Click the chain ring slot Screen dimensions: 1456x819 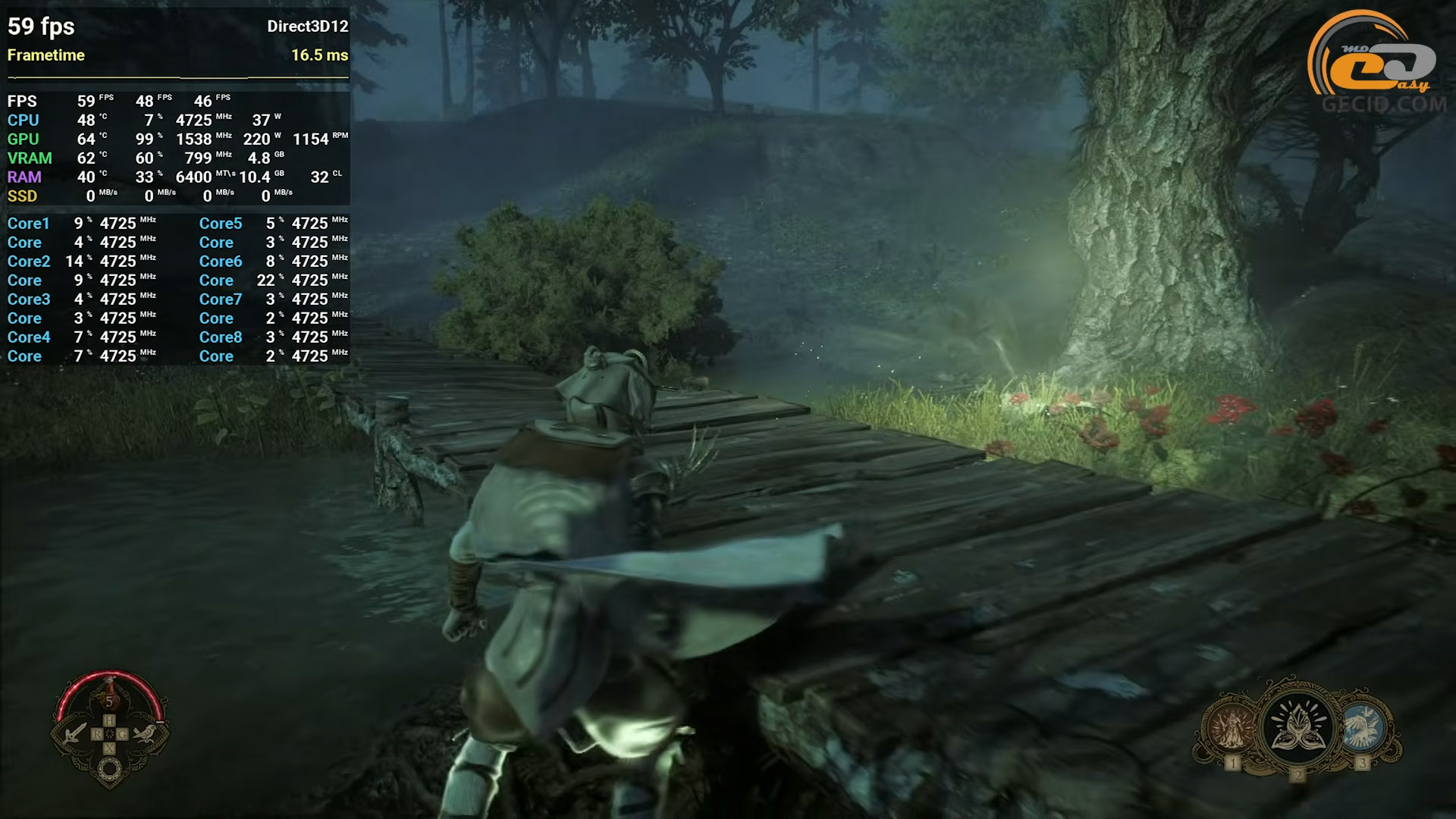coord(109,770)
